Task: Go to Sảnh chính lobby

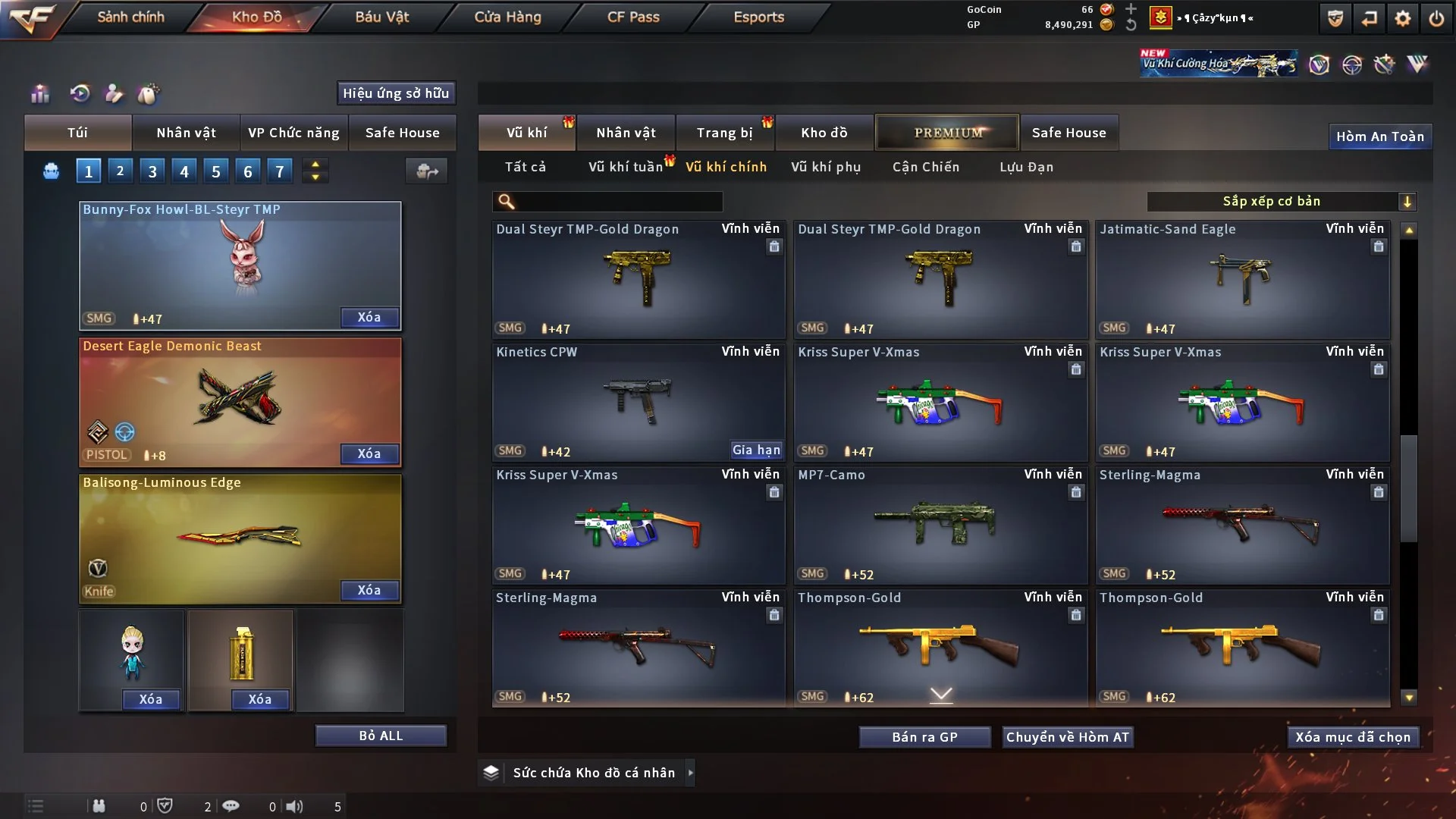Action: coord(130,17)
